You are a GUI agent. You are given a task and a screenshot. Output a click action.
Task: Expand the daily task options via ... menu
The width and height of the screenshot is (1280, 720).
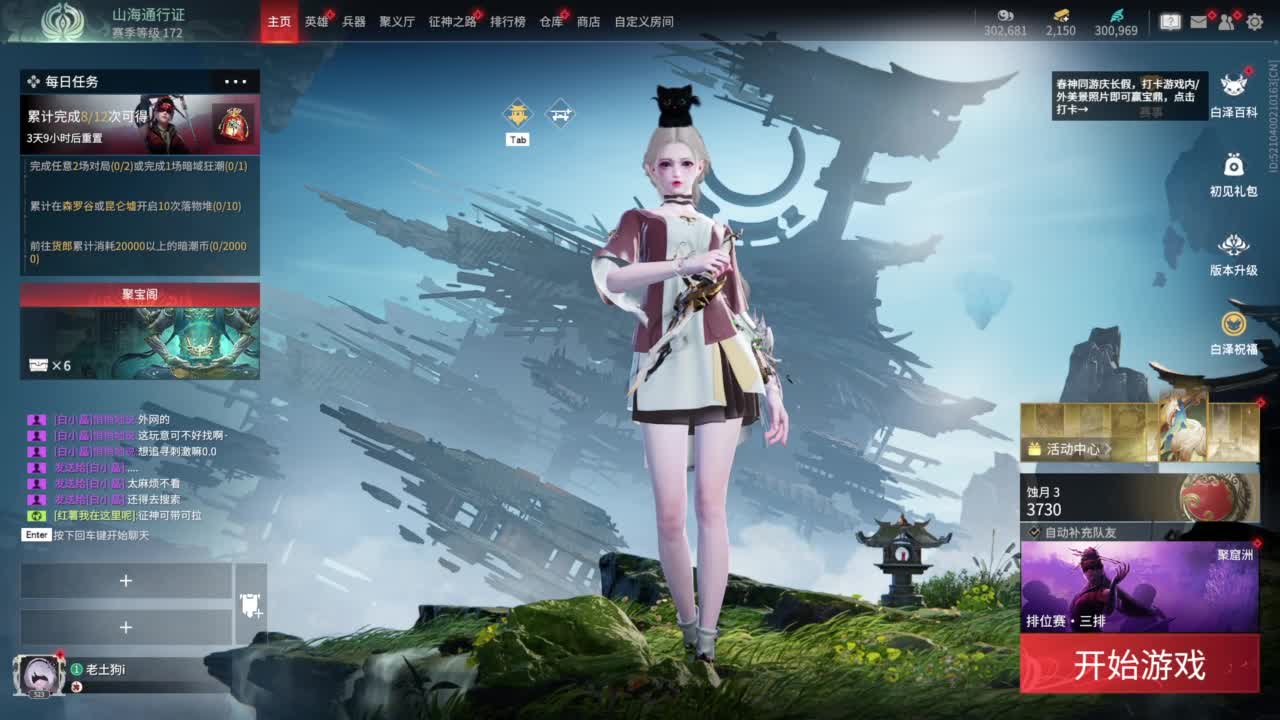tap(235, 81)
